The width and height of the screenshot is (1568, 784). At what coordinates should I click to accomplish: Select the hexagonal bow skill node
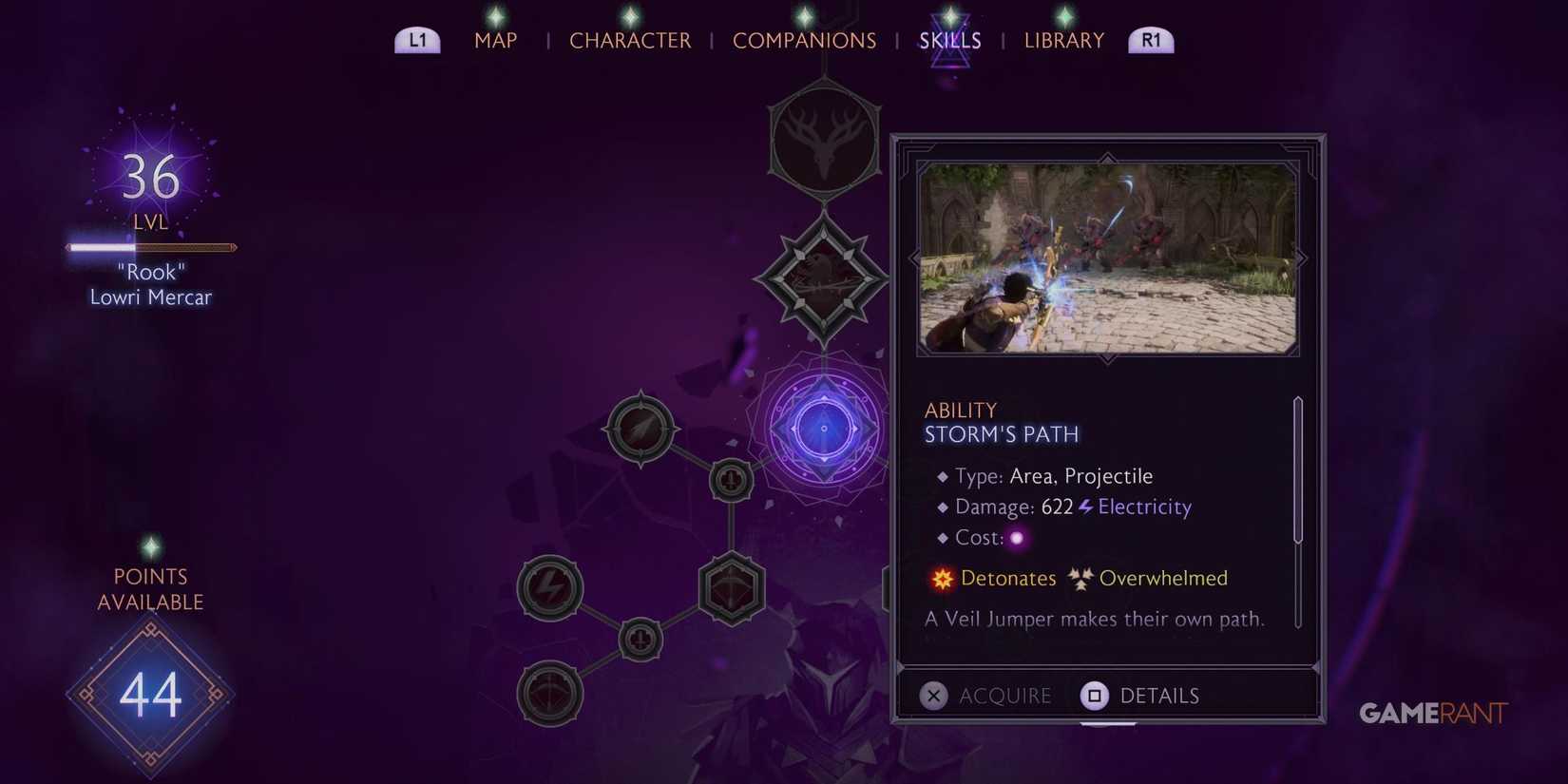730,589
